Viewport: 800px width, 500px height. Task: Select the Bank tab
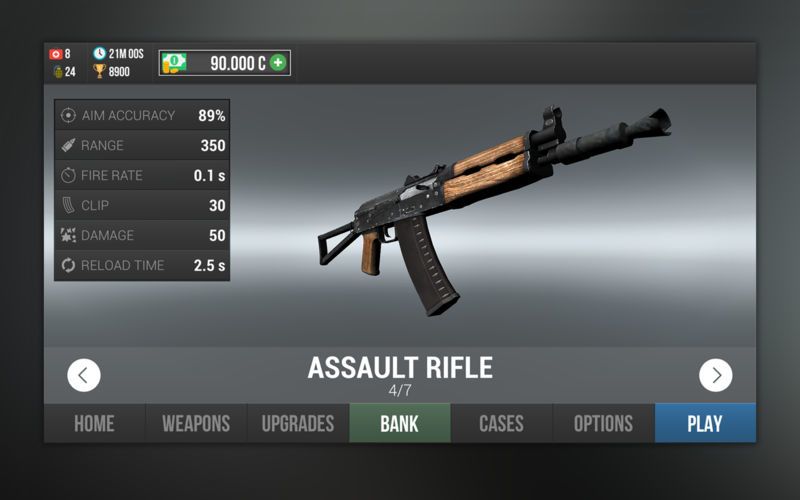click(399, 423)
